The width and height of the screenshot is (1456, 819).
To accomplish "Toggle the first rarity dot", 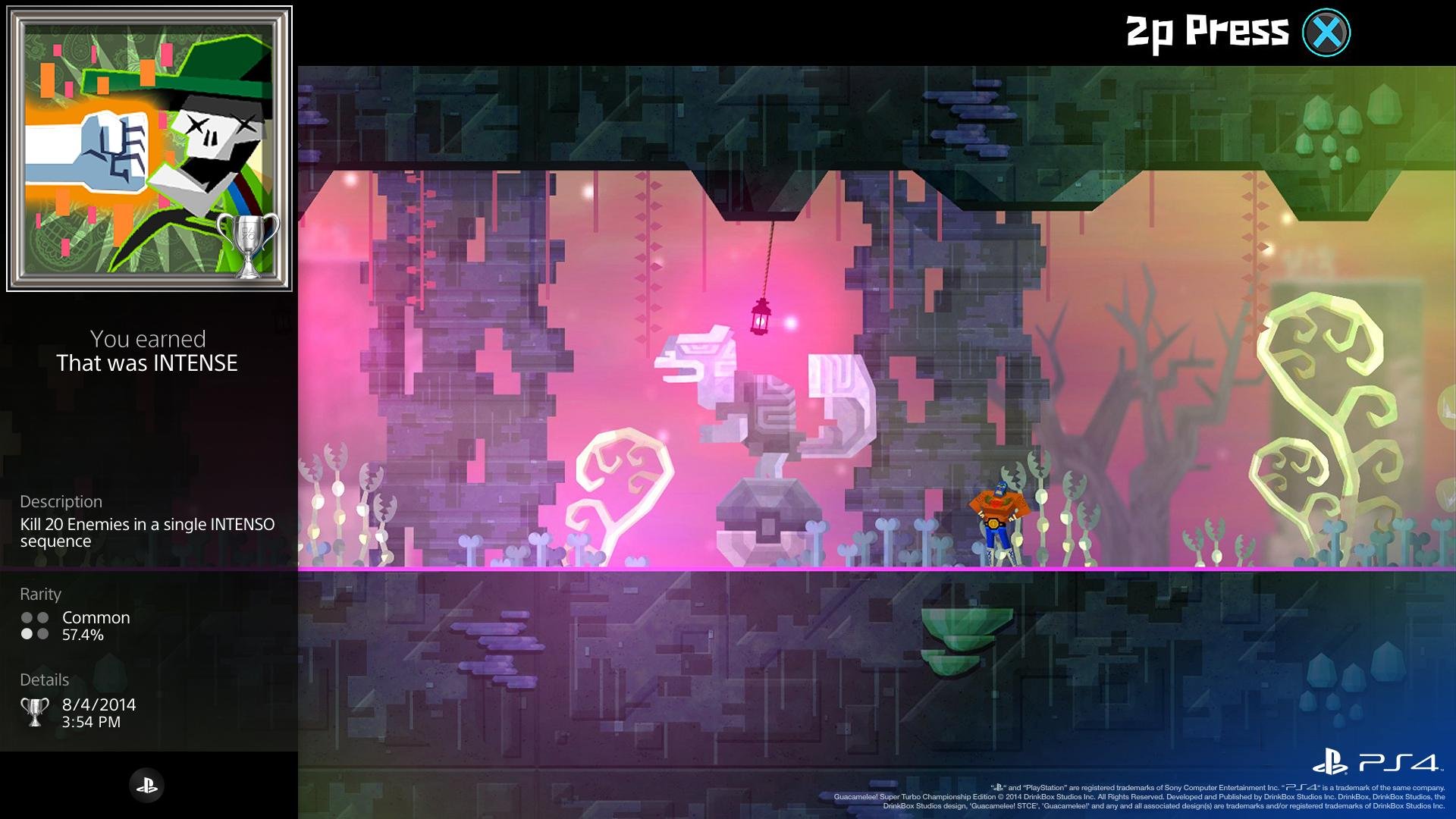I will pos(27,618).
